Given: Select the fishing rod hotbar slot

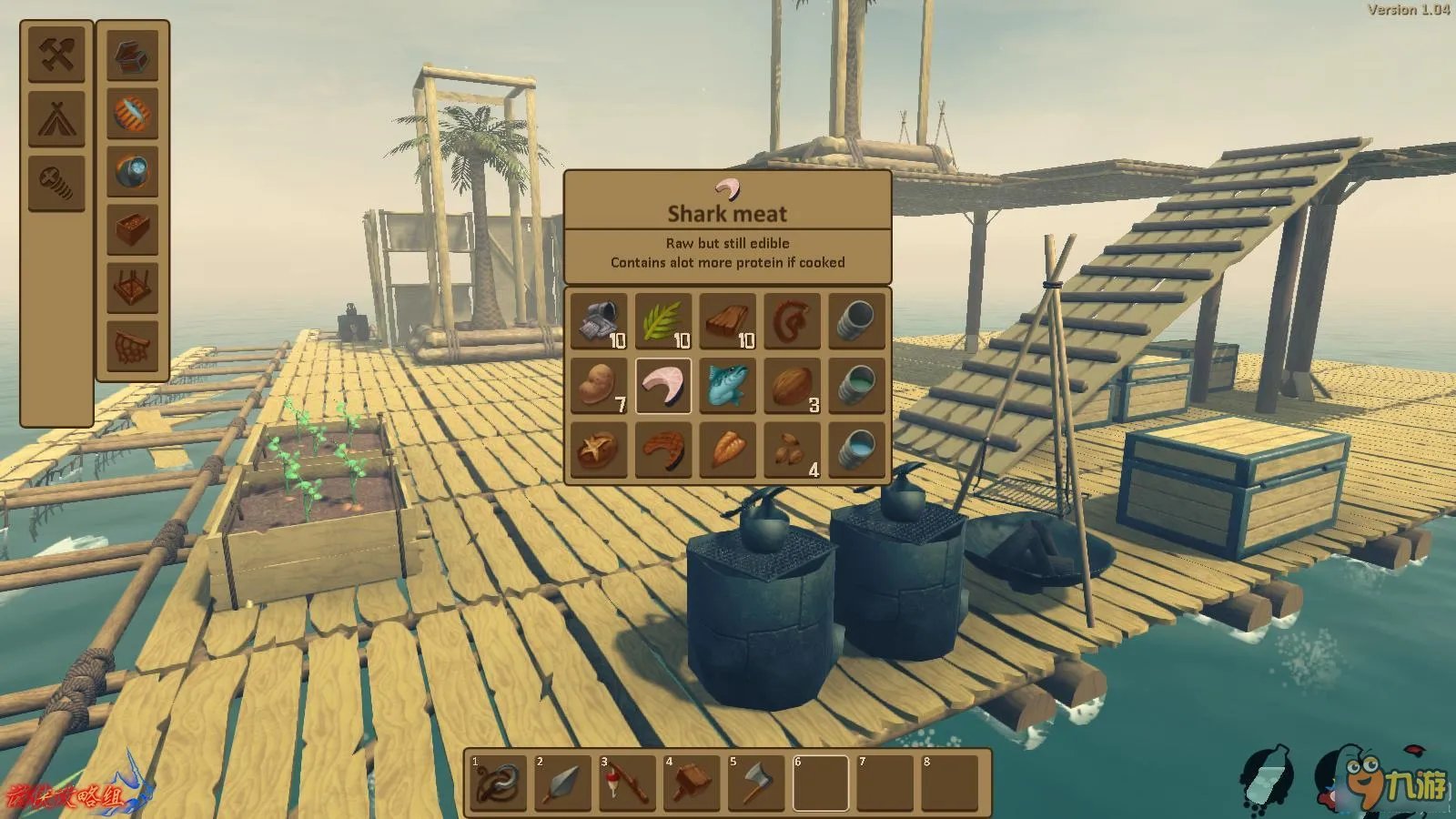Looking at the screenshot, I should point(628,783).
